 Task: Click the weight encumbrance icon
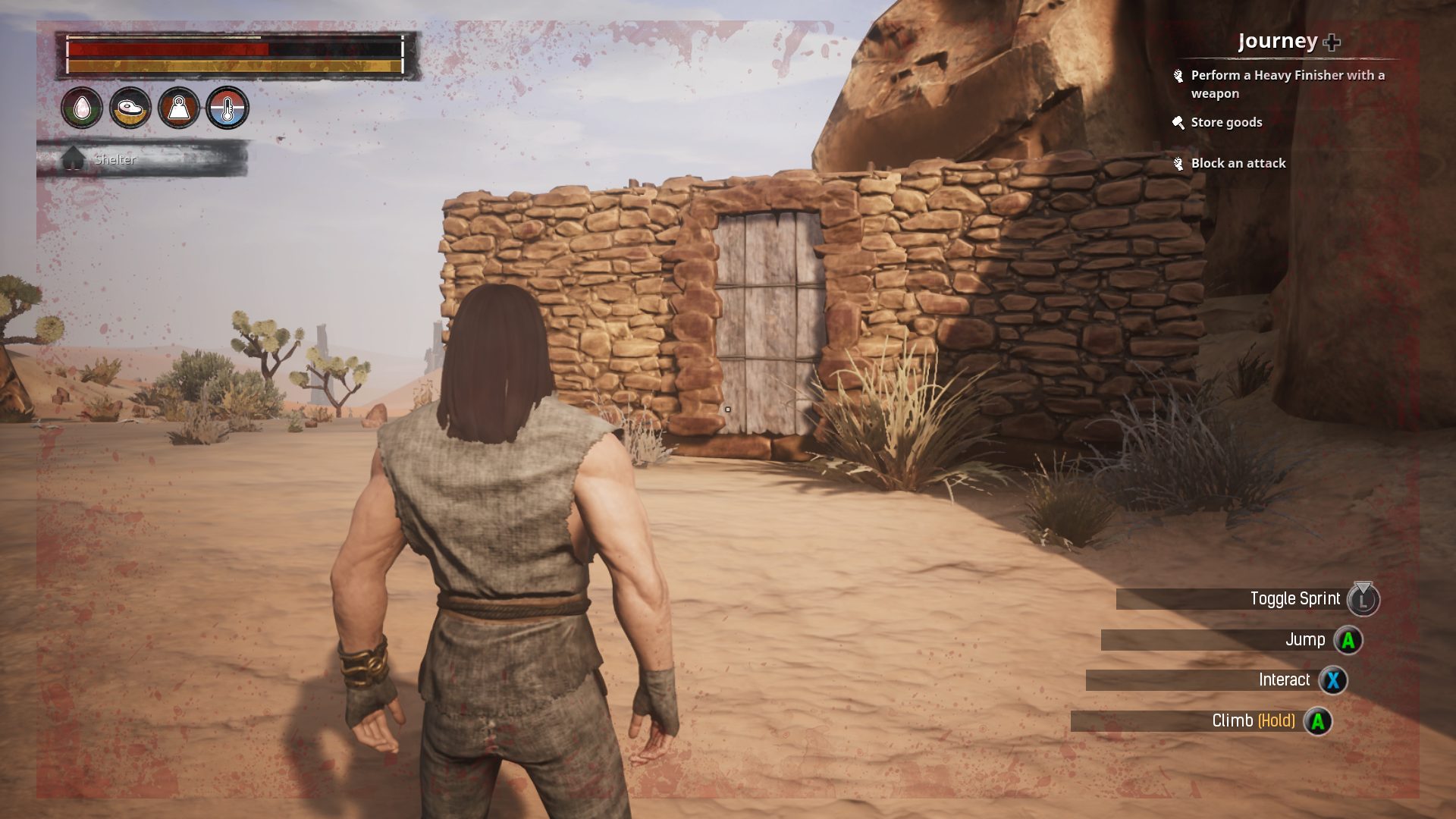(178, 108)
